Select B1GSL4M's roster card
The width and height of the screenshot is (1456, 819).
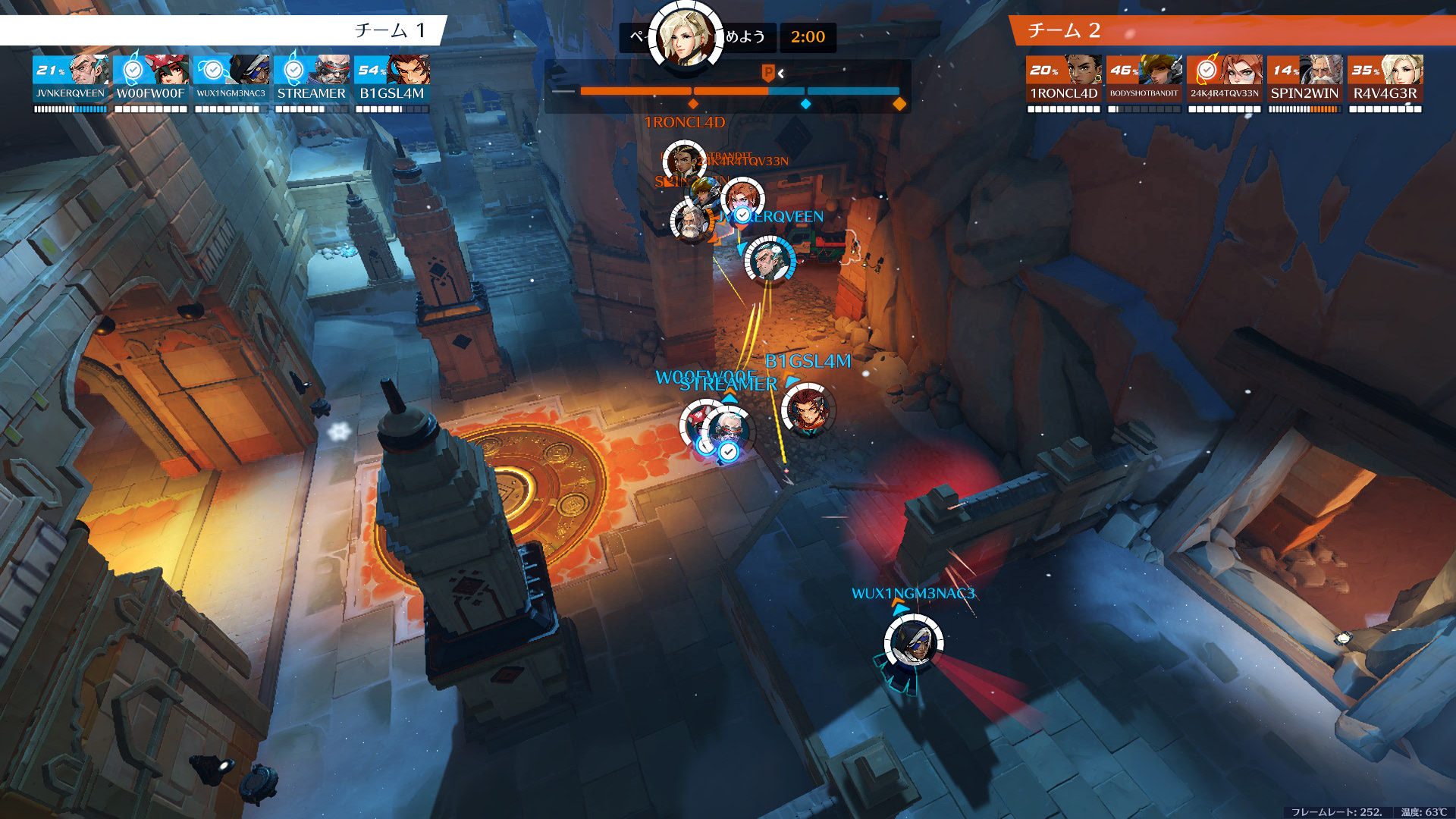tap(392, 79)
